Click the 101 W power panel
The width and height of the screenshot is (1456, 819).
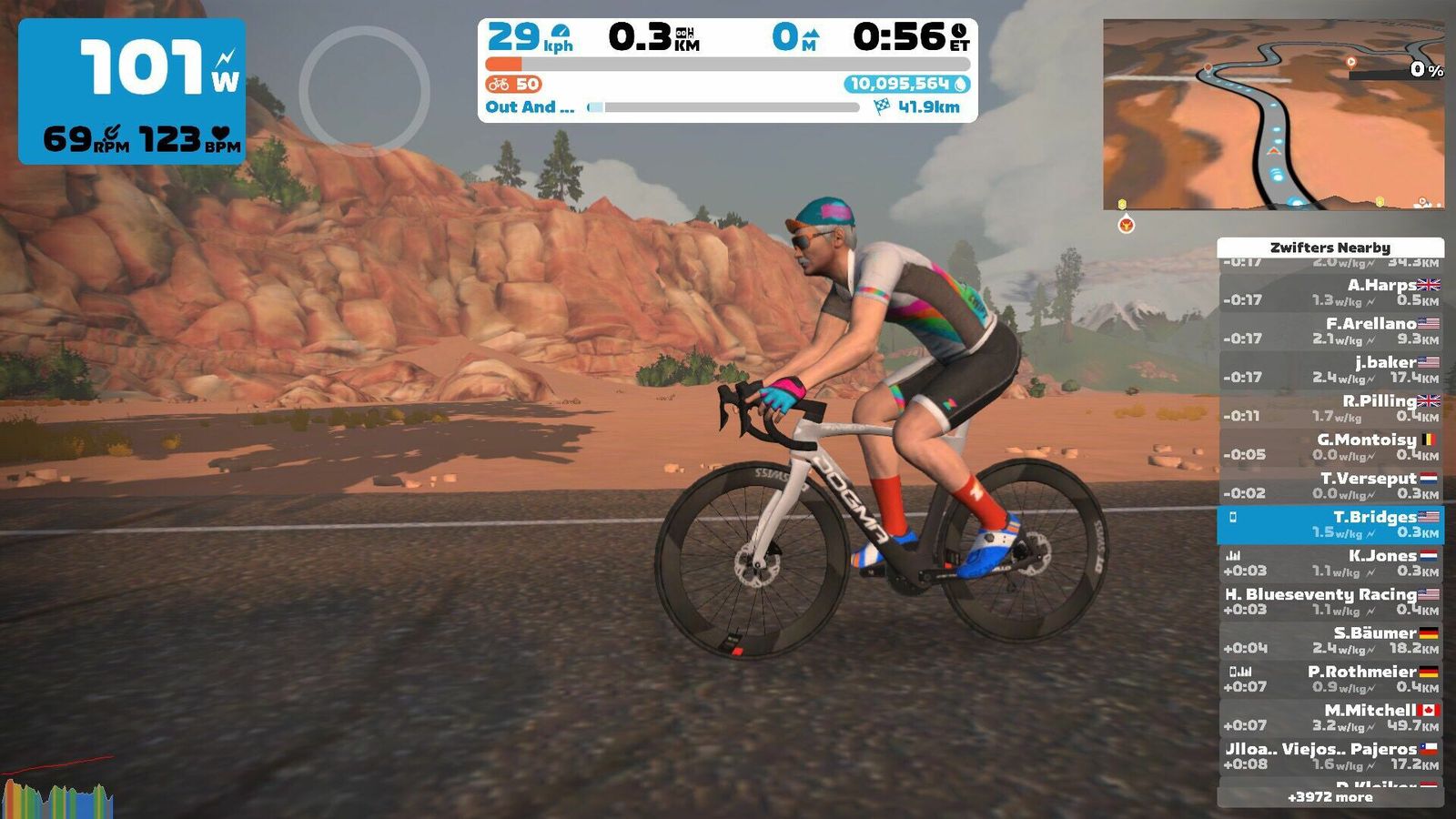click(x=132, y=91)
